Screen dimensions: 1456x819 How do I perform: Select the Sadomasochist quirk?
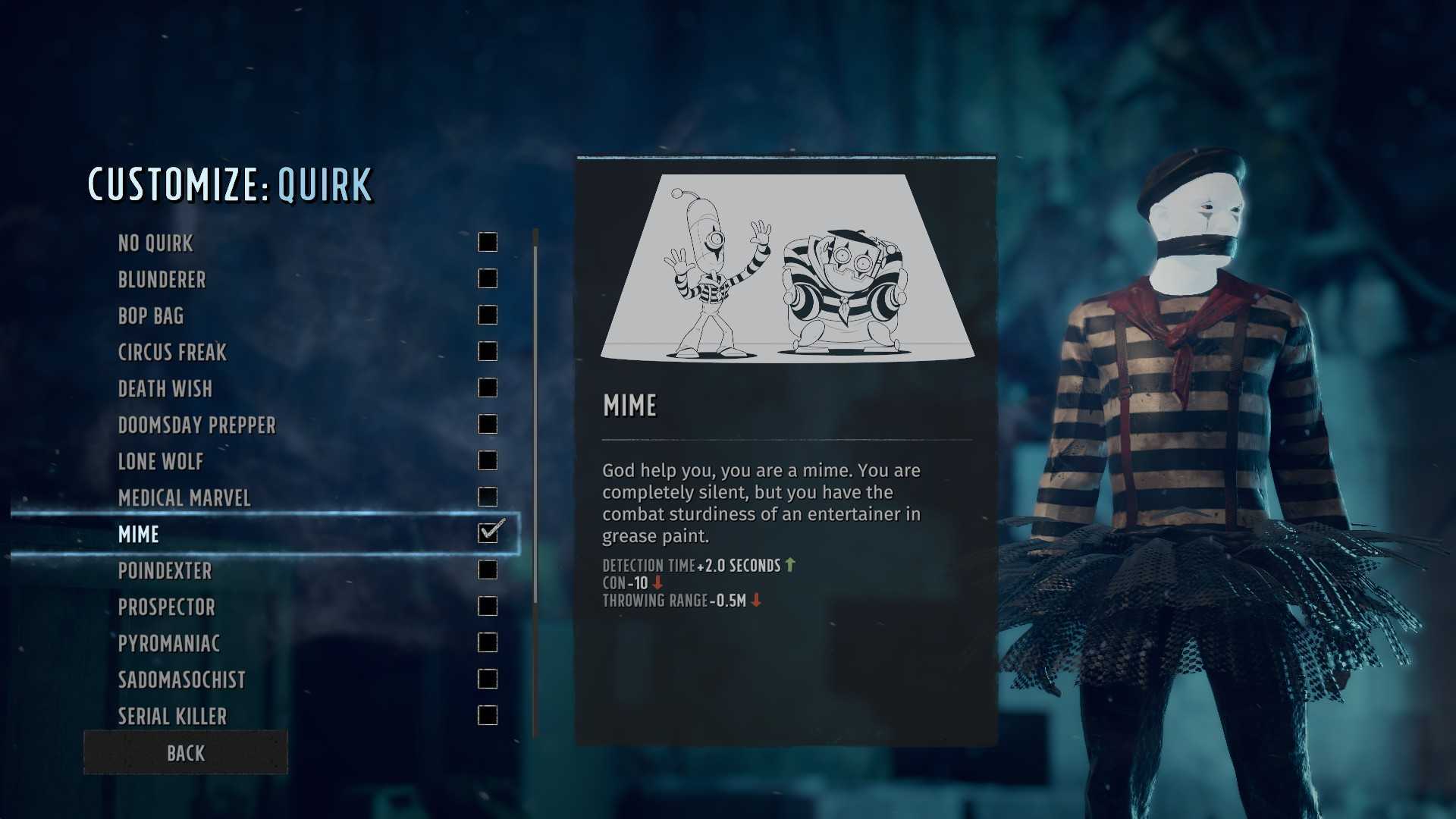point(182,680)
